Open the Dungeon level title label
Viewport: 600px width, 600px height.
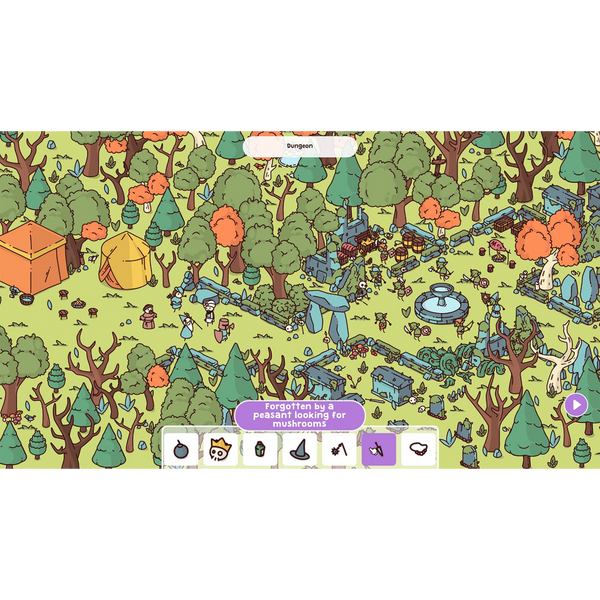coord(300,146)
